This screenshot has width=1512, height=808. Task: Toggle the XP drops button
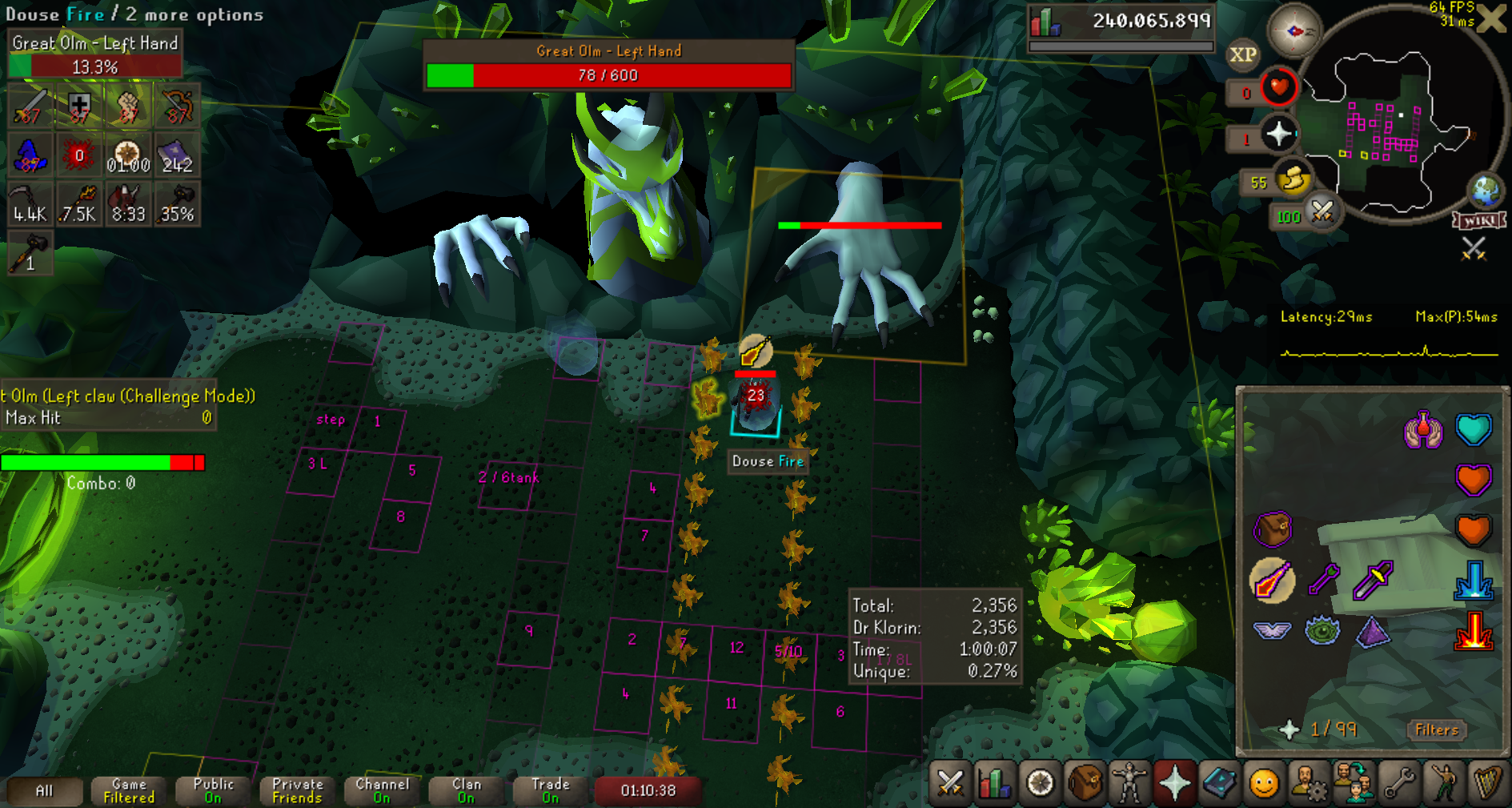[1242, 54]
